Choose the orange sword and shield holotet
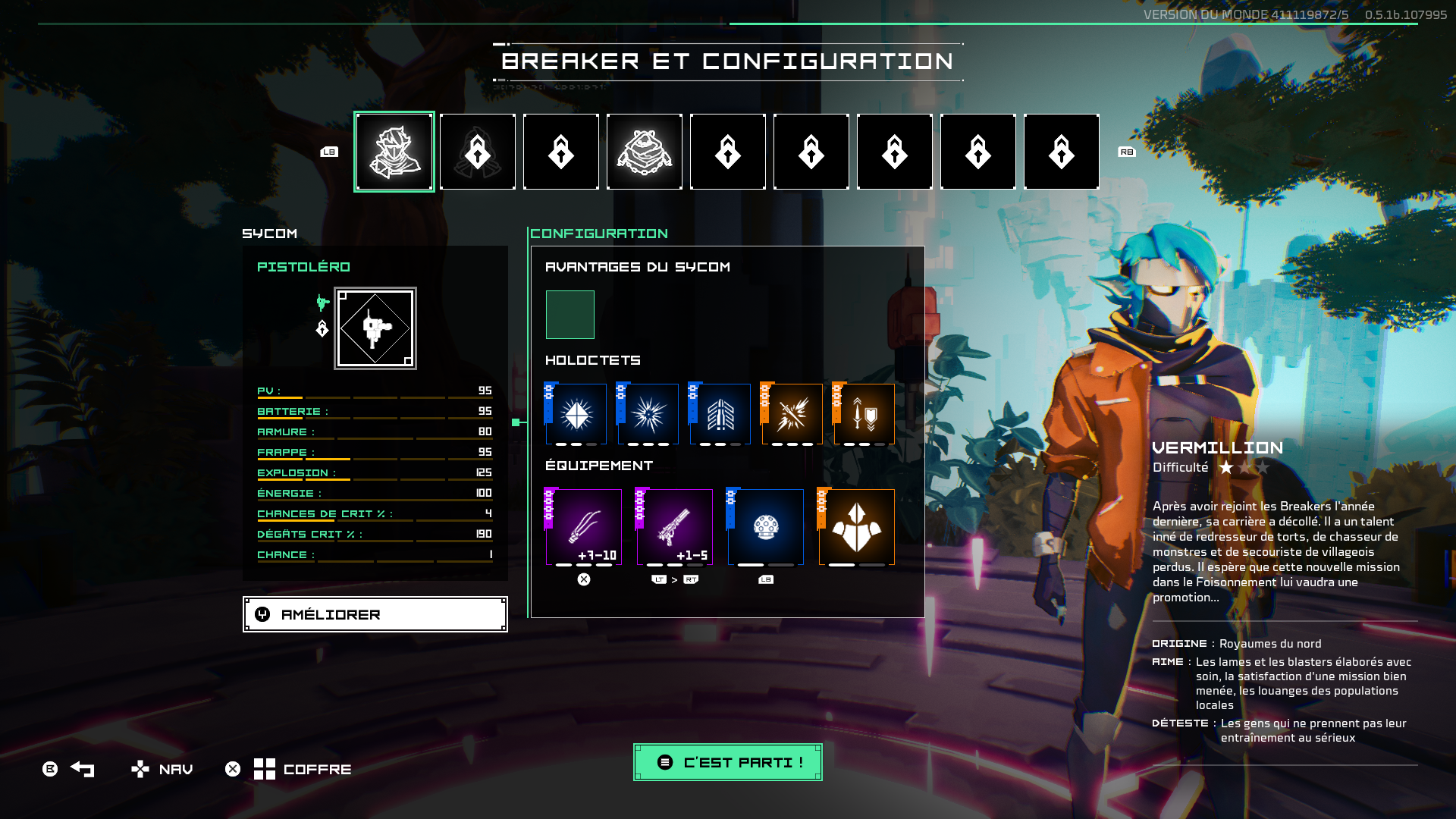This screenshot has height=819, width=1456. tap(864, 414)
